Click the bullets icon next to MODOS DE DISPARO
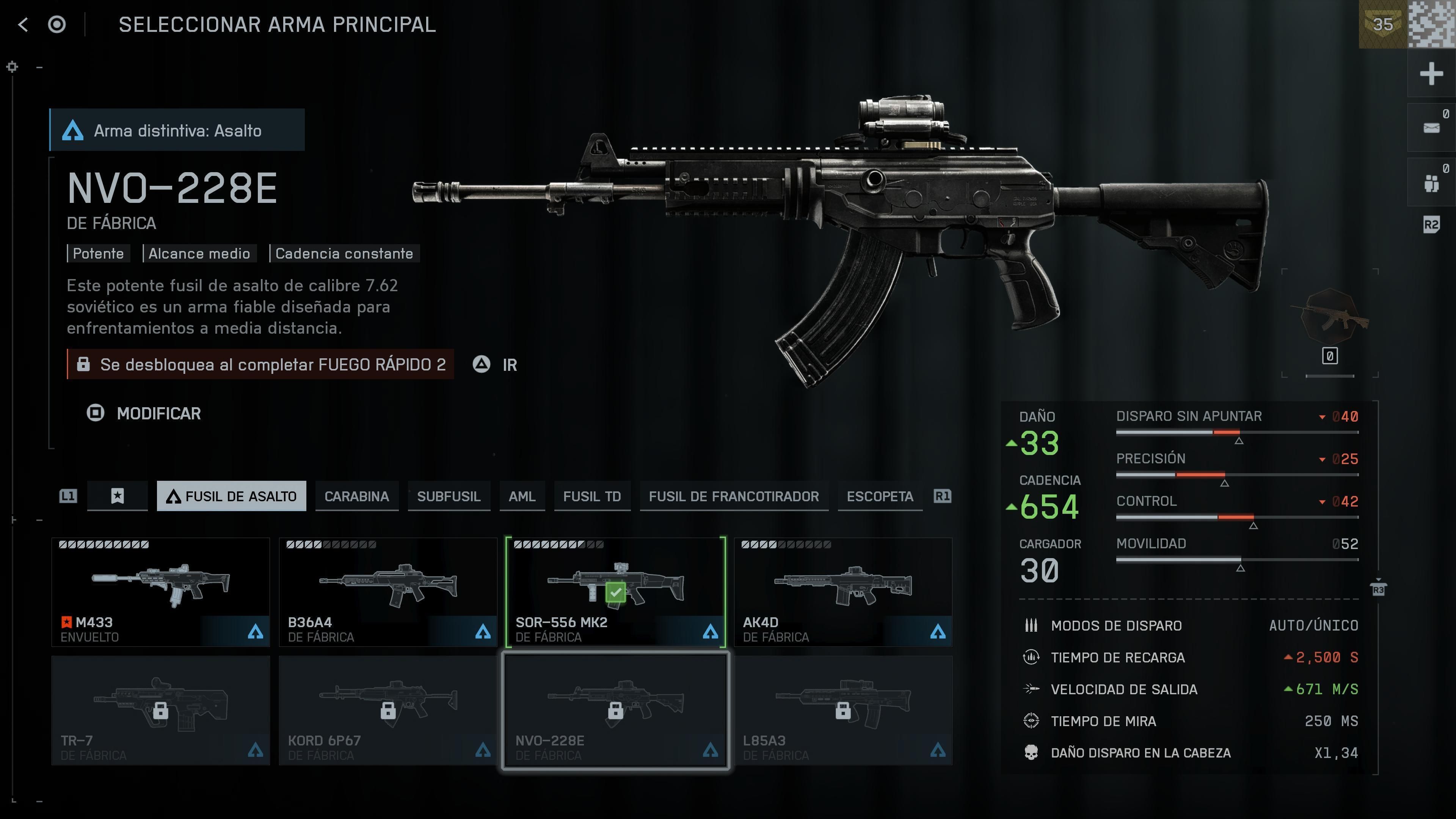 pyautogui.click(x=1031, y=626)
